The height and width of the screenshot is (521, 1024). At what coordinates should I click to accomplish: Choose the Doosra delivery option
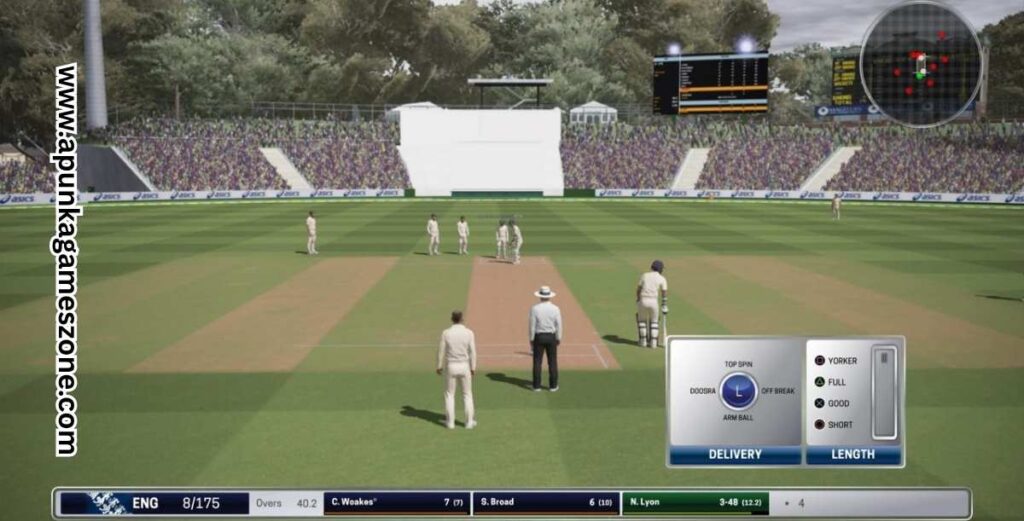[x=702, y=391]
